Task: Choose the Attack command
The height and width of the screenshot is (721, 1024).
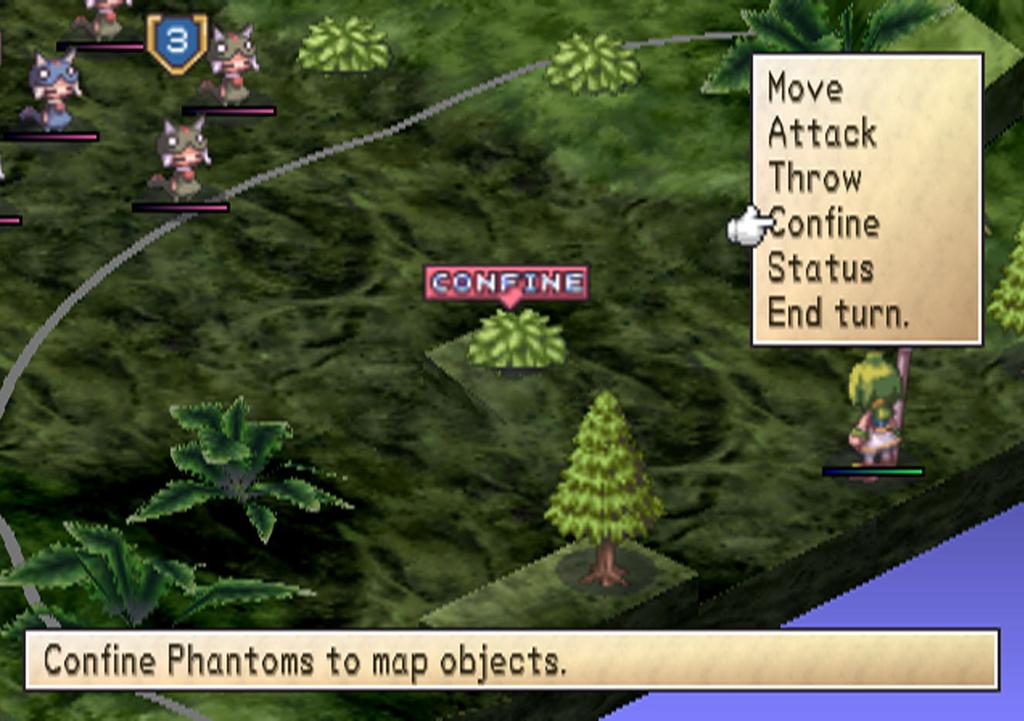Action: tap(822, 133)
